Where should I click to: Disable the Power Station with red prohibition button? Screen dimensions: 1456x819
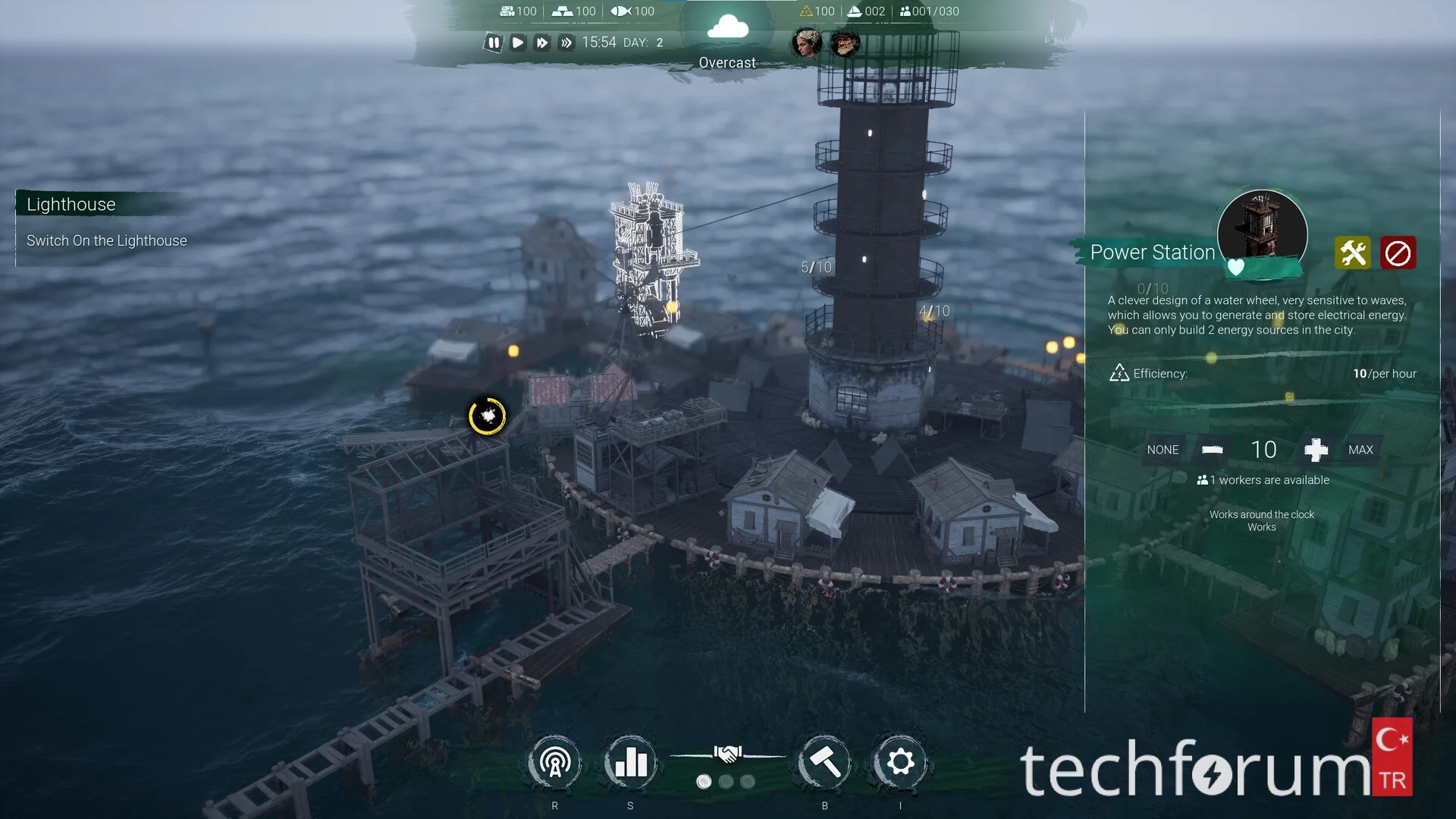click(x=1398, y=253)
